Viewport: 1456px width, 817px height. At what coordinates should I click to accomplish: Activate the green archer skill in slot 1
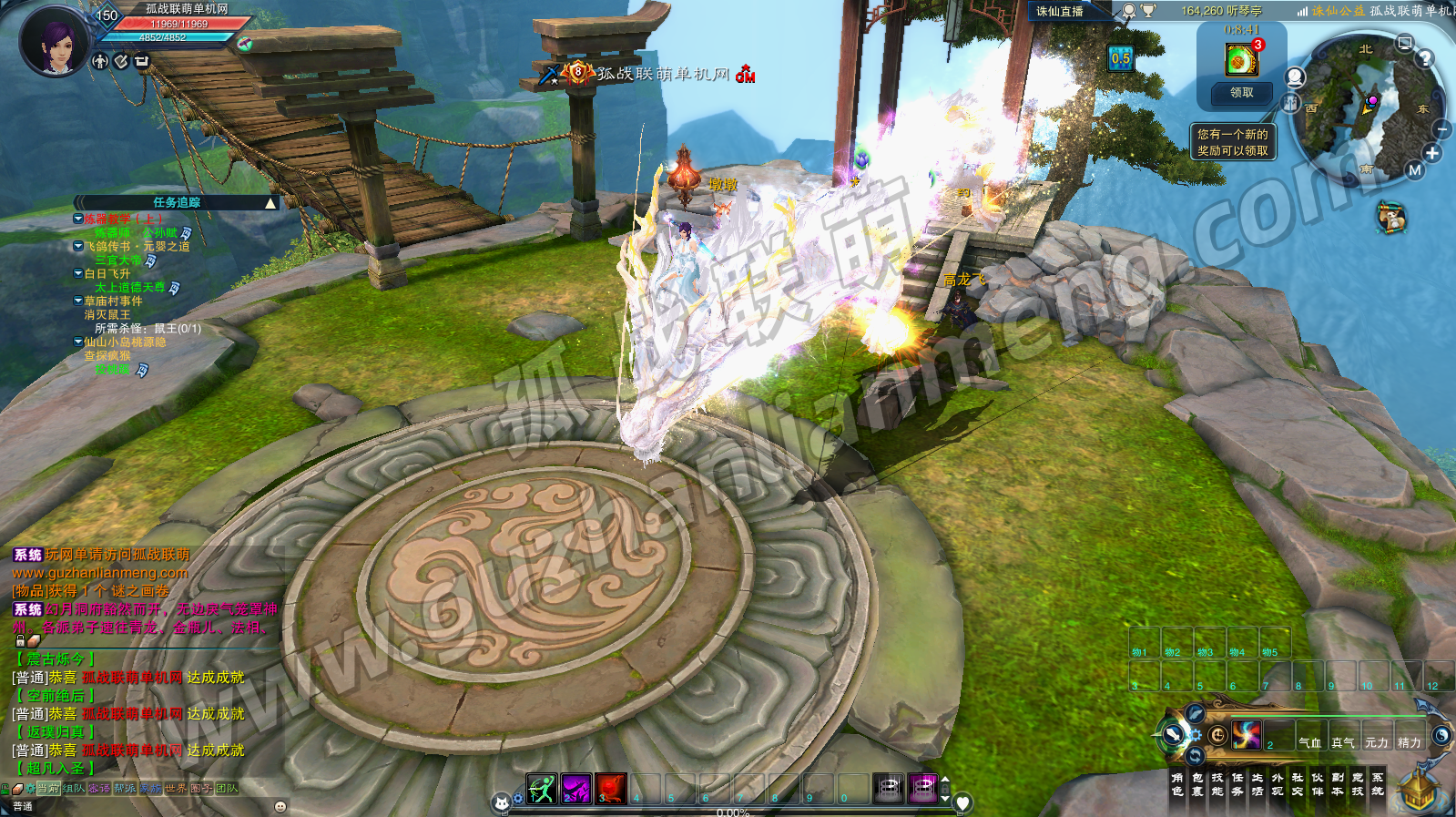(x=542, y=789)
